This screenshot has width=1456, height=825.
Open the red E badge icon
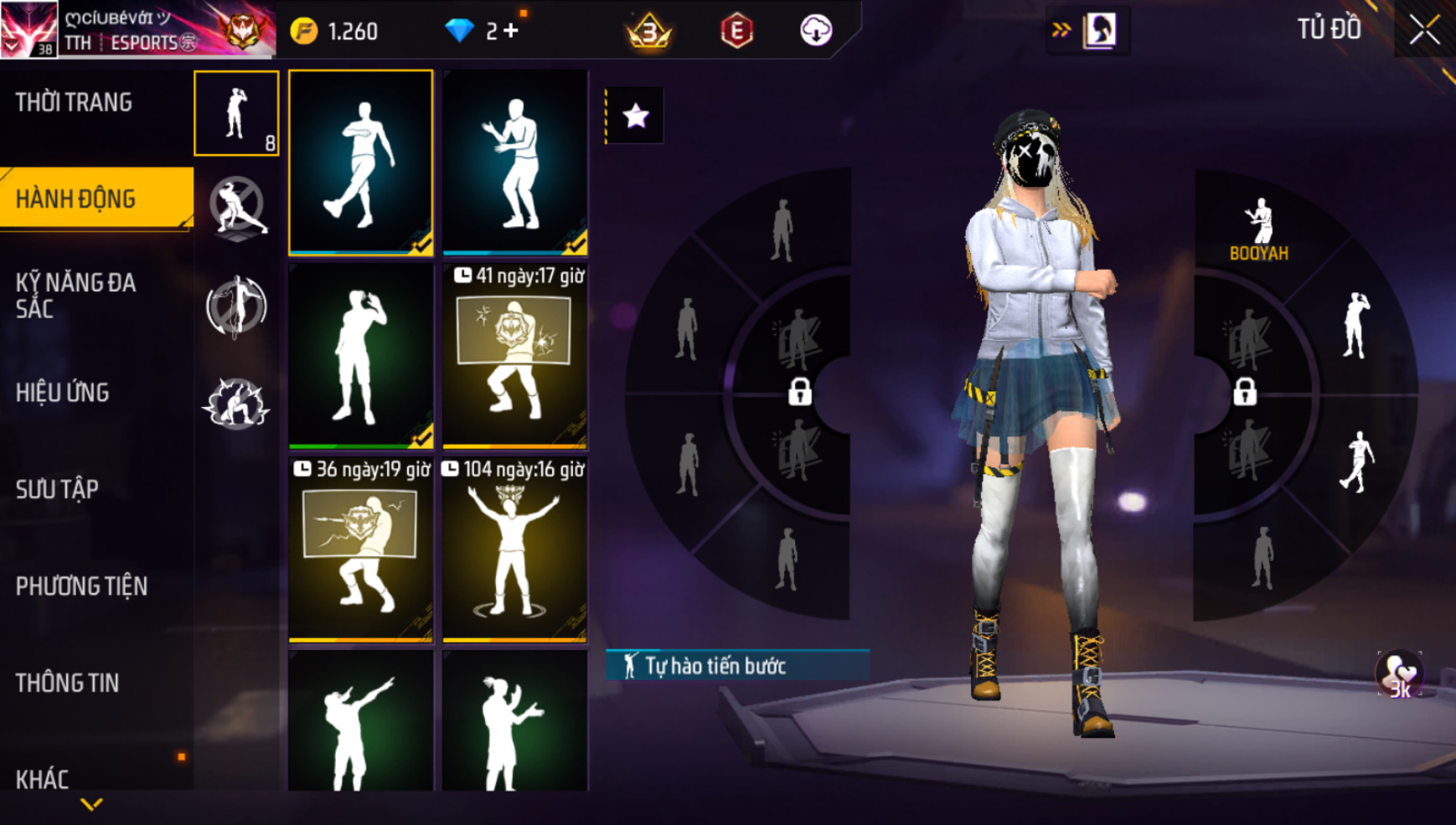[x=736, y=31]
